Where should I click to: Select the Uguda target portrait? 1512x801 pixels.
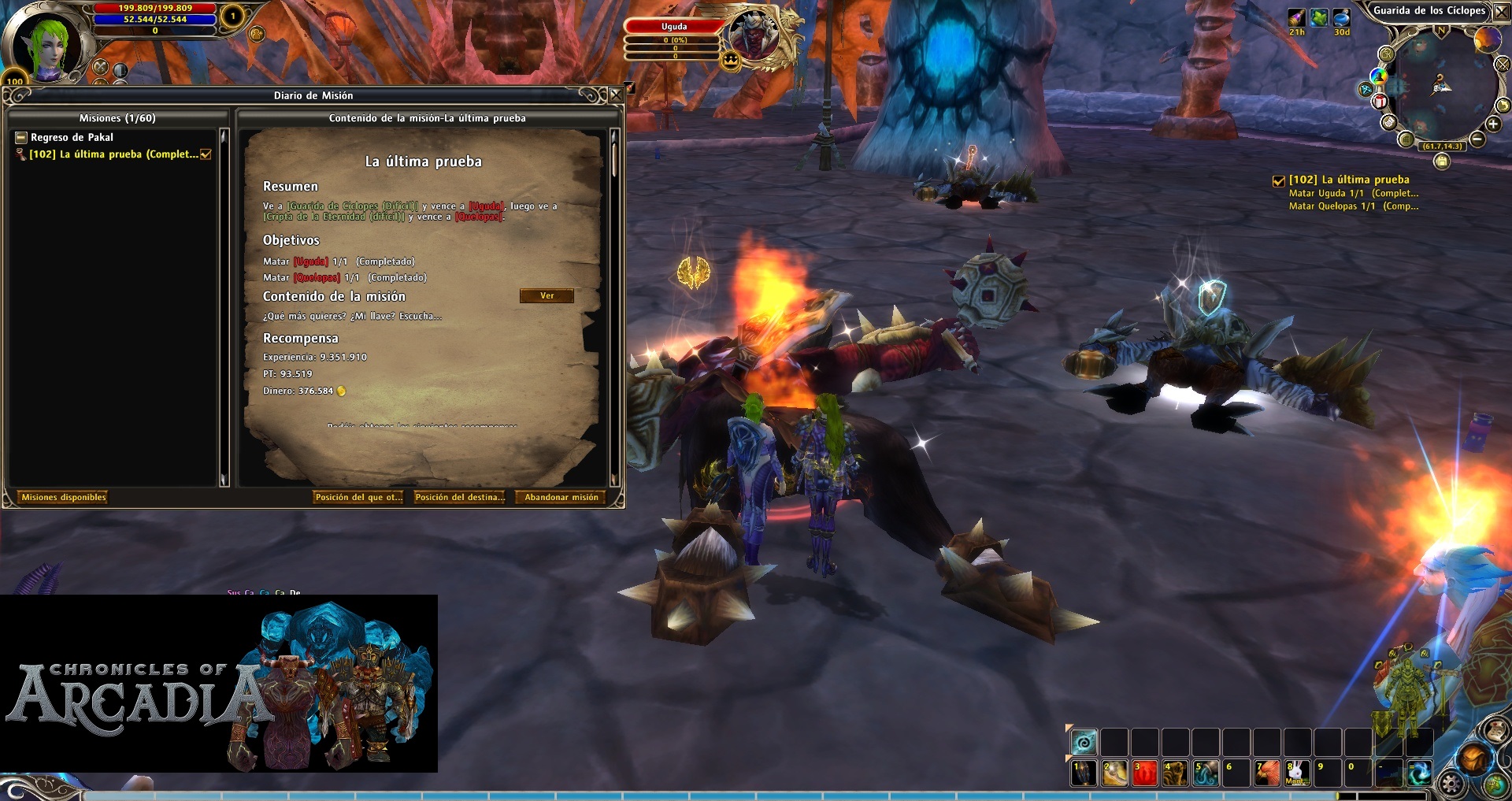click(754, 36)
